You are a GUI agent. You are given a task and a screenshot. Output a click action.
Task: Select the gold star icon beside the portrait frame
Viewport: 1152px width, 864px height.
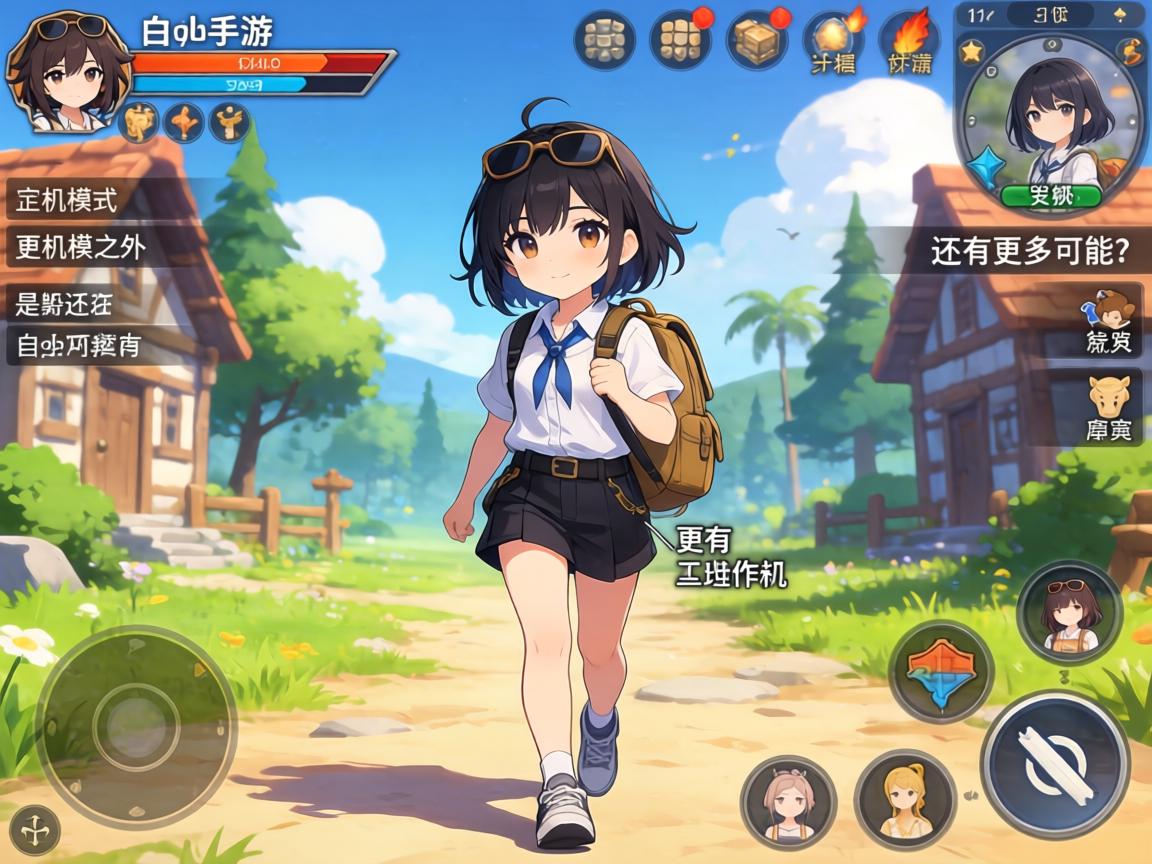click(971, 51)
